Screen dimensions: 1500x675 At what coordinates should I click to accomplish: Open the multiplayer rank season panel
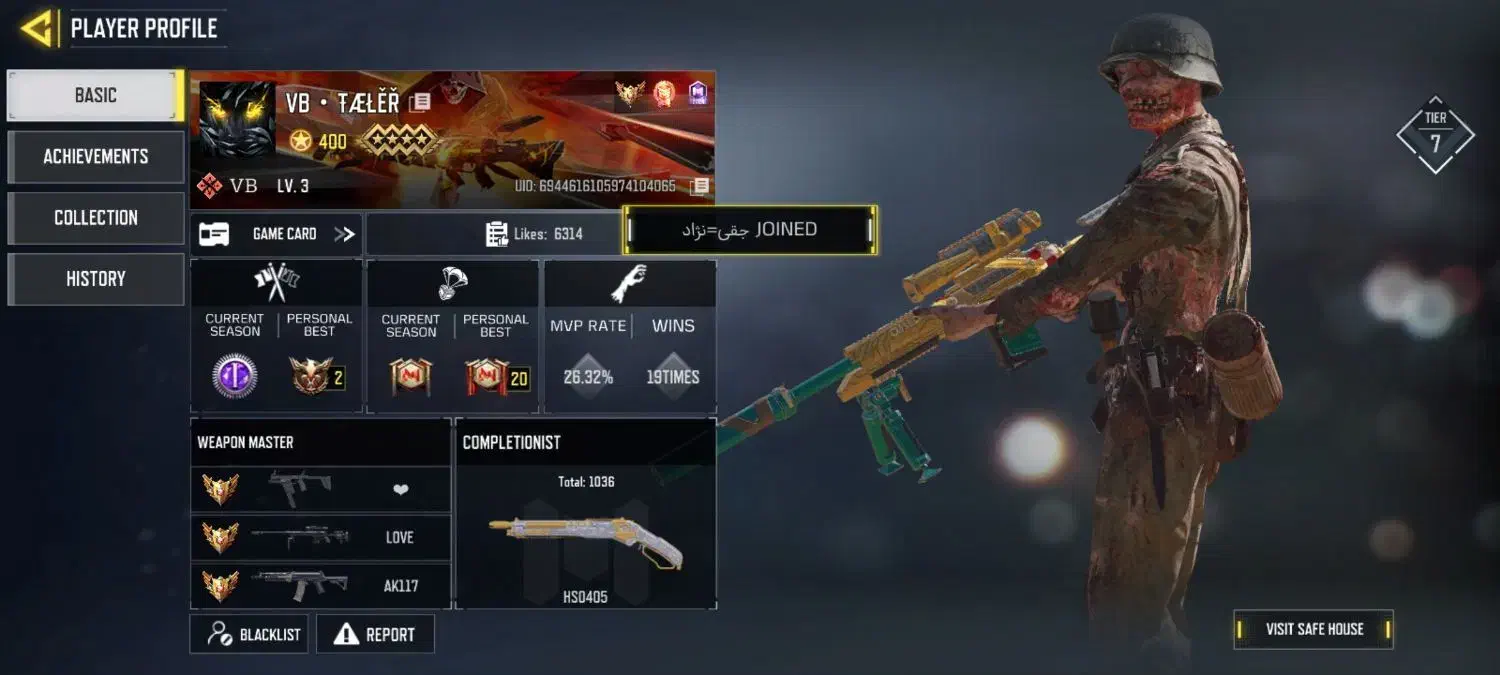pos(276,338)
